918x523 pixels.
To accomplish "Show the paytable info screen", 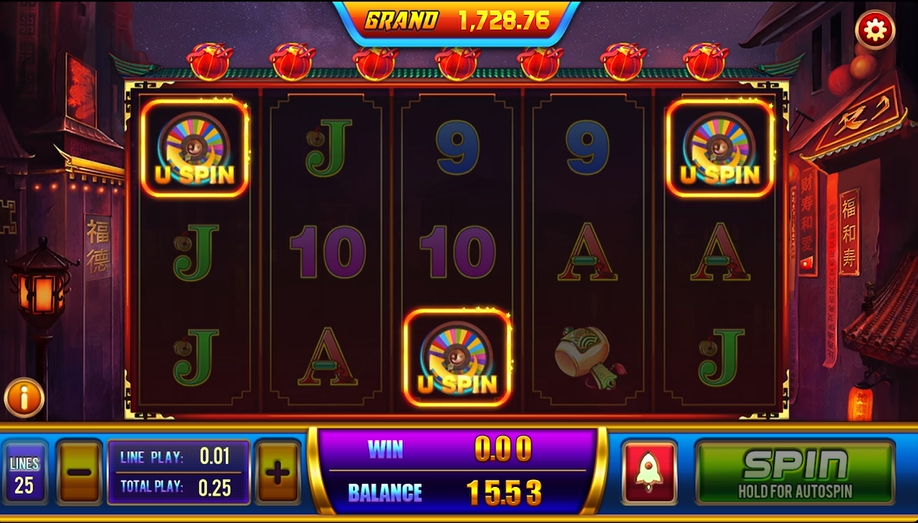I will (24, 397).
